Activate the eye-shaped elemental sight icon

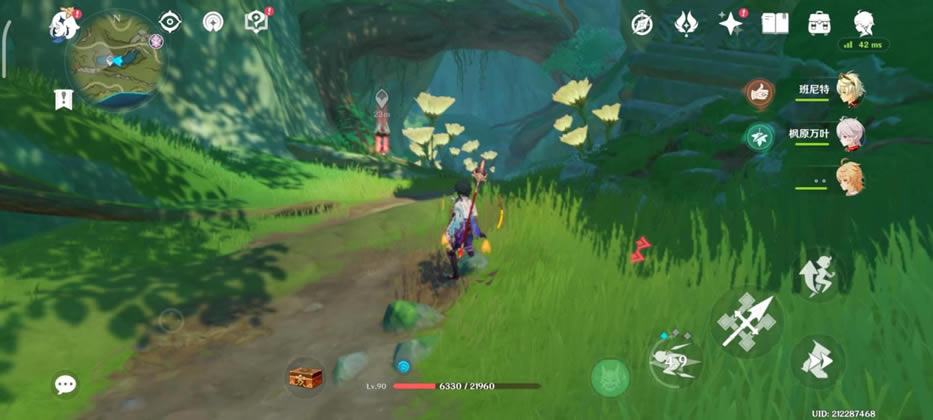170,22
